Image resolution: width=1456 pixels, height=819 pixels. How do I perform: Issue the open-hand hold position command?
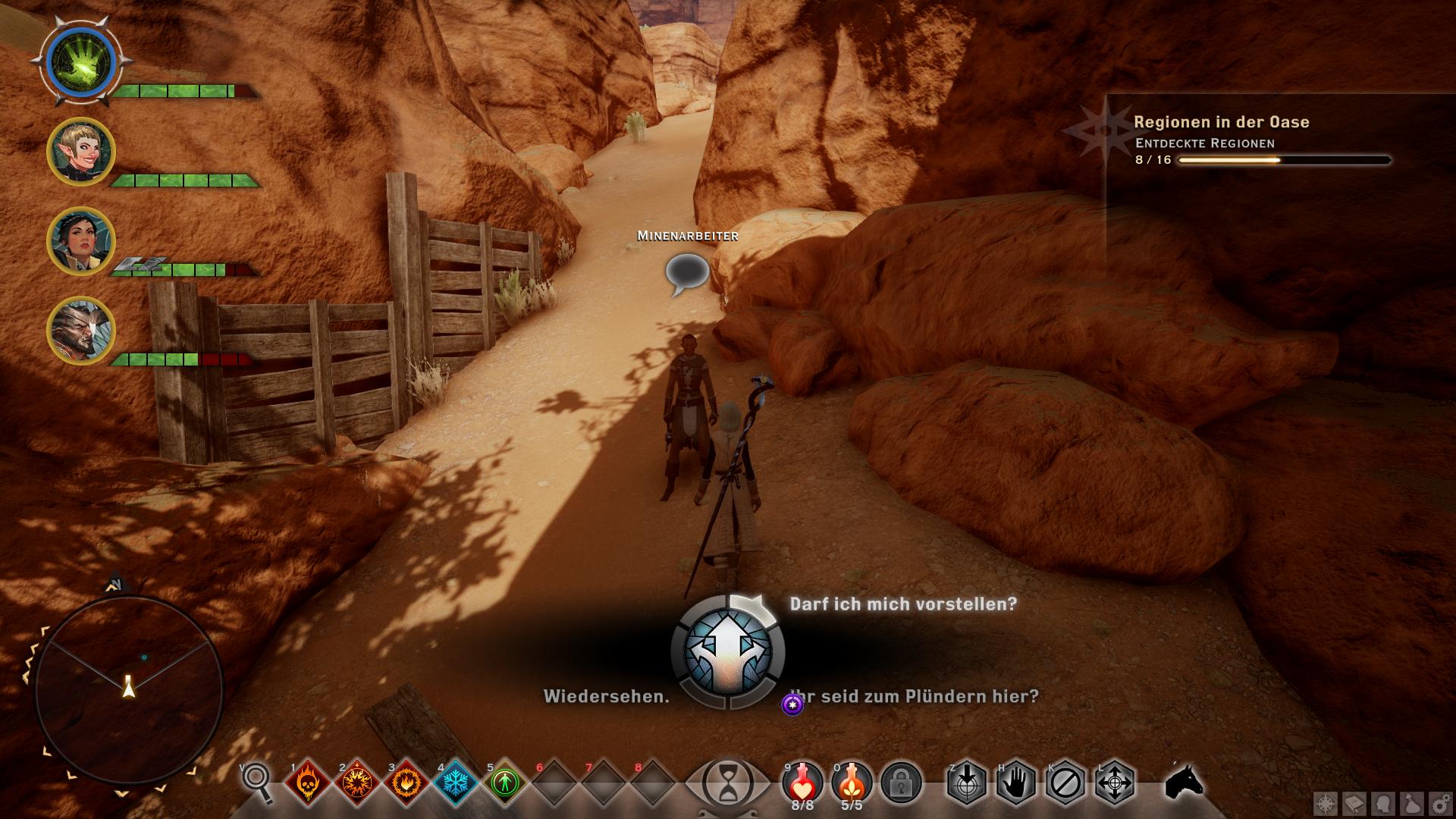[1015, 782]
